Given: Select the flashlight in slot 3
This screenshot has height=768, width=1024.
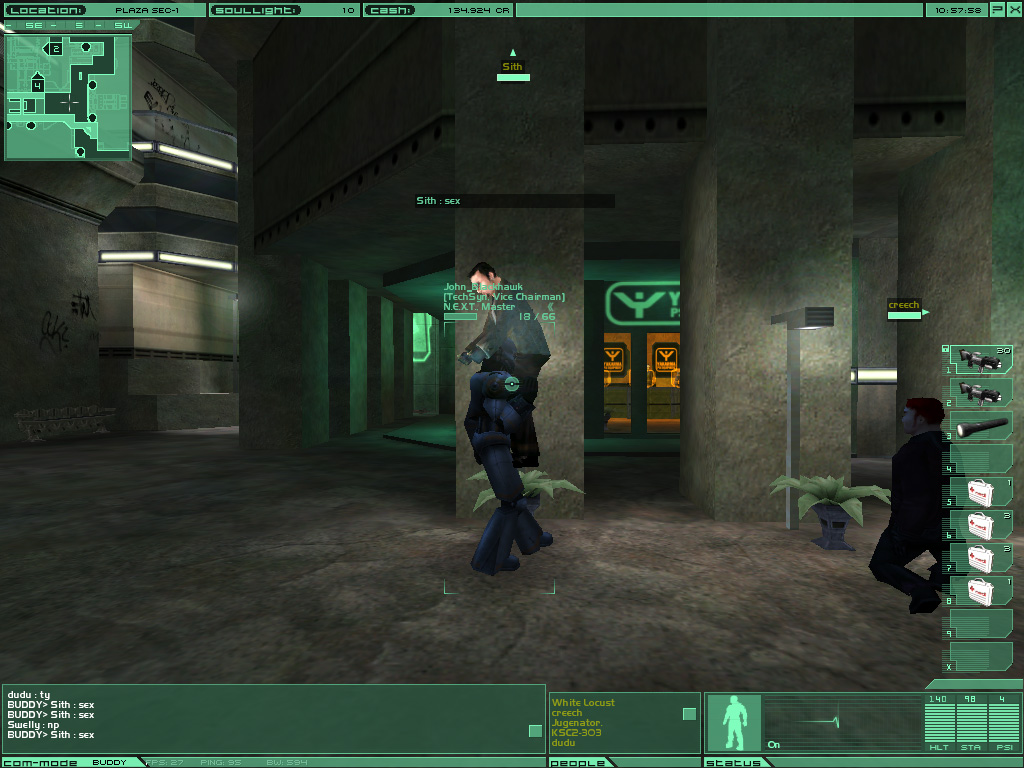Looking at the screenshot, I should (x=980, y=426).
